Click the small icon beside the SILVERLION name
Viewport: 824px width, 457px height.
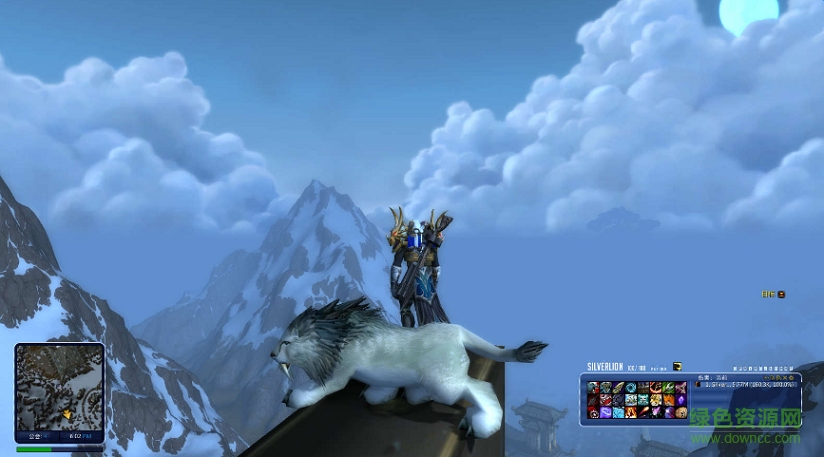(x=677, y=367)
